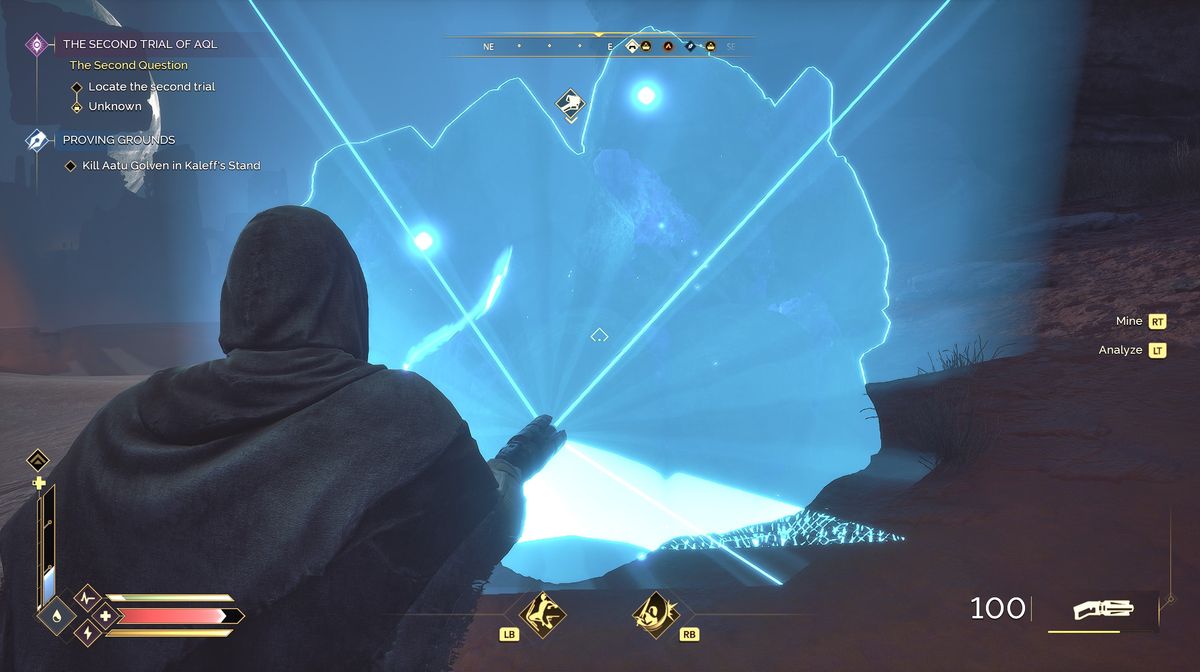
Task: Select the red triangle marker on the compass
Action: [668, 46]
